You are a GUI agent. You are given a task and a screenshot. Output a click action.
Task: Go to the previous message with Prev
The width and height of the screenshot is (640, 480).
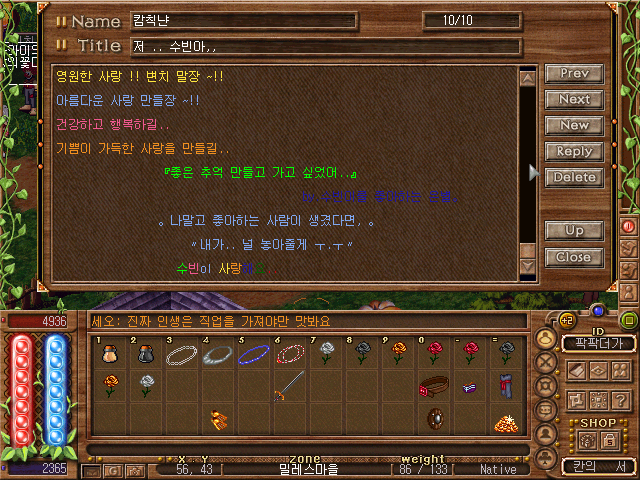[573, 74]
